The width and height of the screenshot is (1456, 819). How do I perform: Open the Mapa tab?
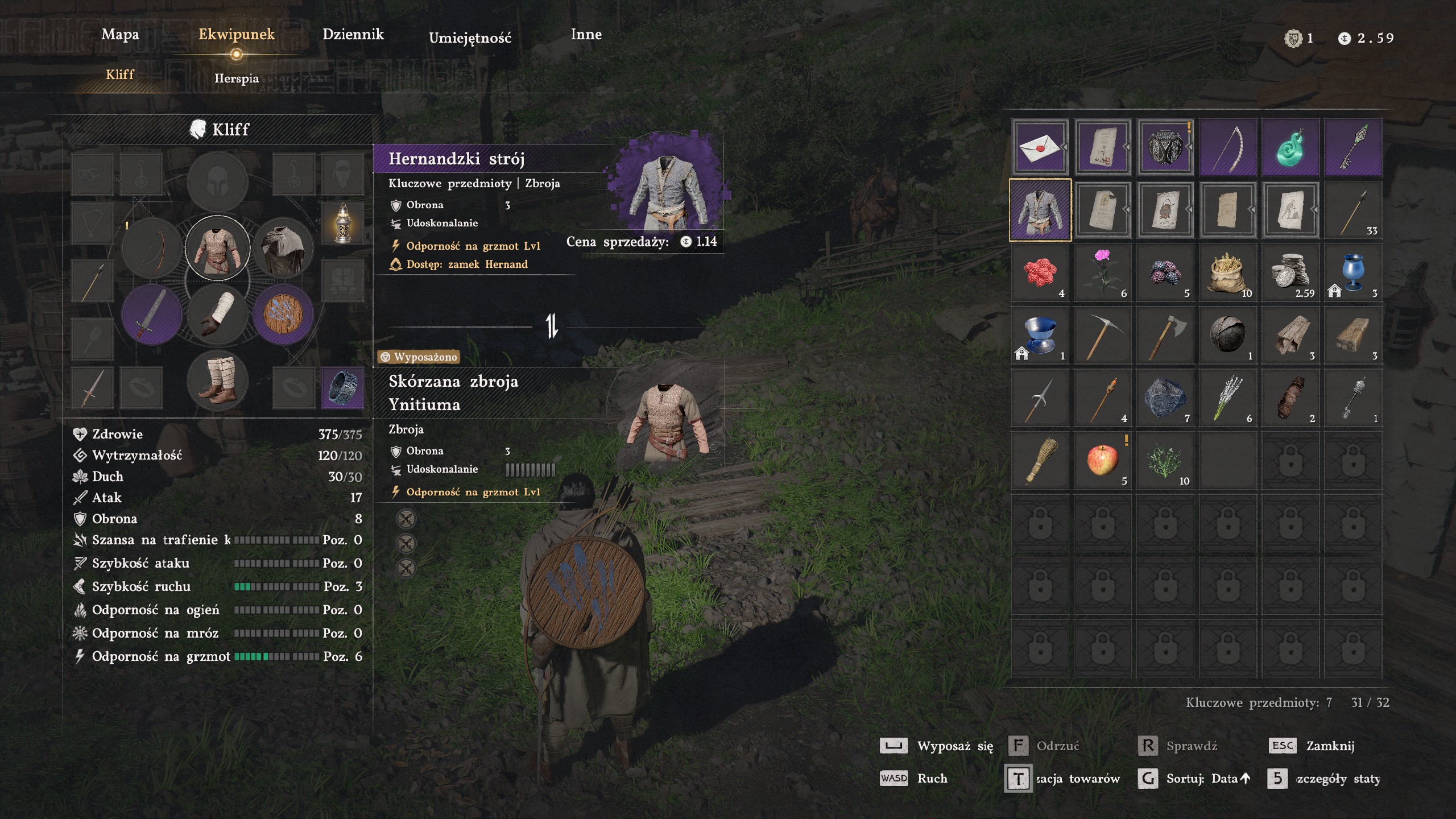coord(120,35)
